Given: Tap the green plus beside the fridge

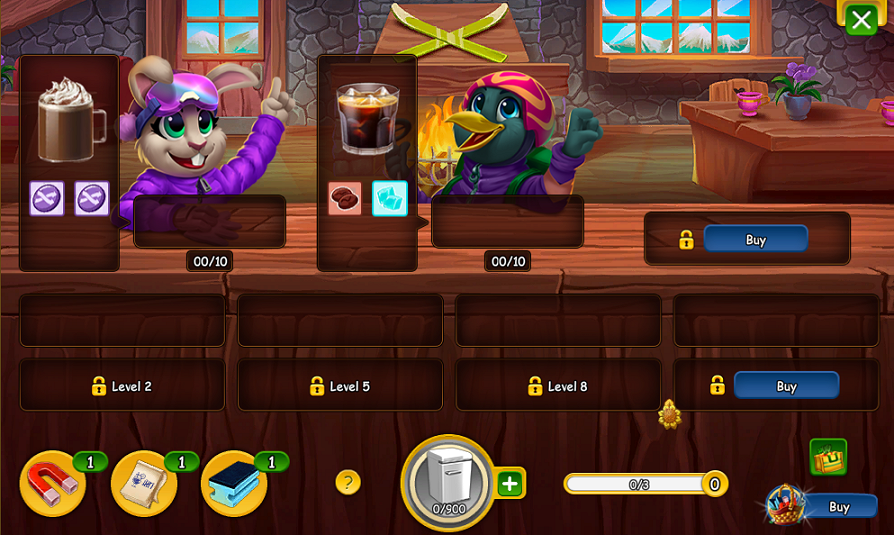Looking at the screenshot, I should pos(510,484).
